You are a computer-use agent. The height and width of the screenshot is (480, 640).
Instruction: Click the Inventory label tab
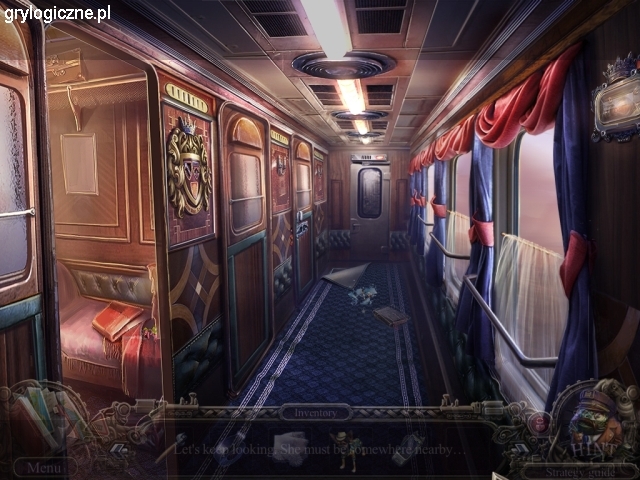(x=315, y=412)
